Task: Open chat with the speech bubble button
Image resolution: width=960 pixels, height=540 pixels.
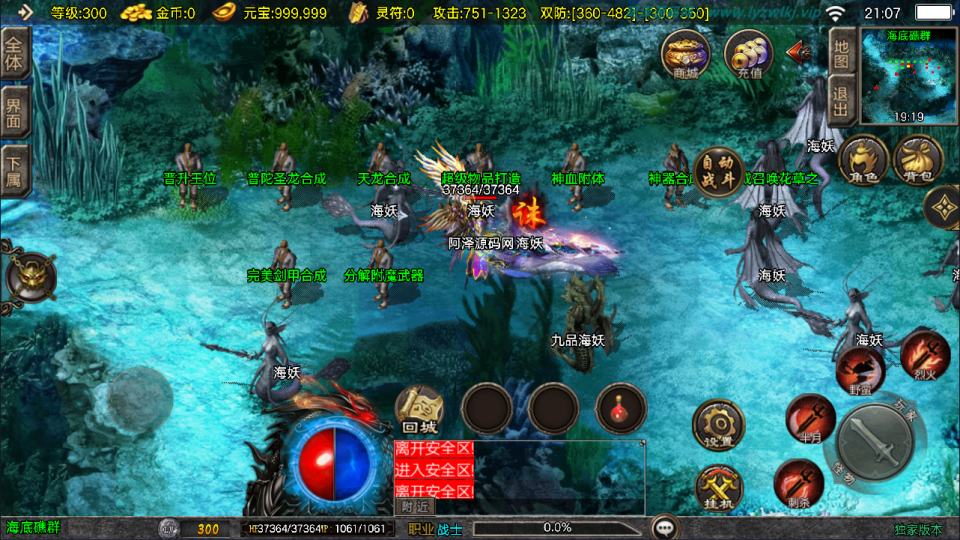Action: (x=663, y=527)
